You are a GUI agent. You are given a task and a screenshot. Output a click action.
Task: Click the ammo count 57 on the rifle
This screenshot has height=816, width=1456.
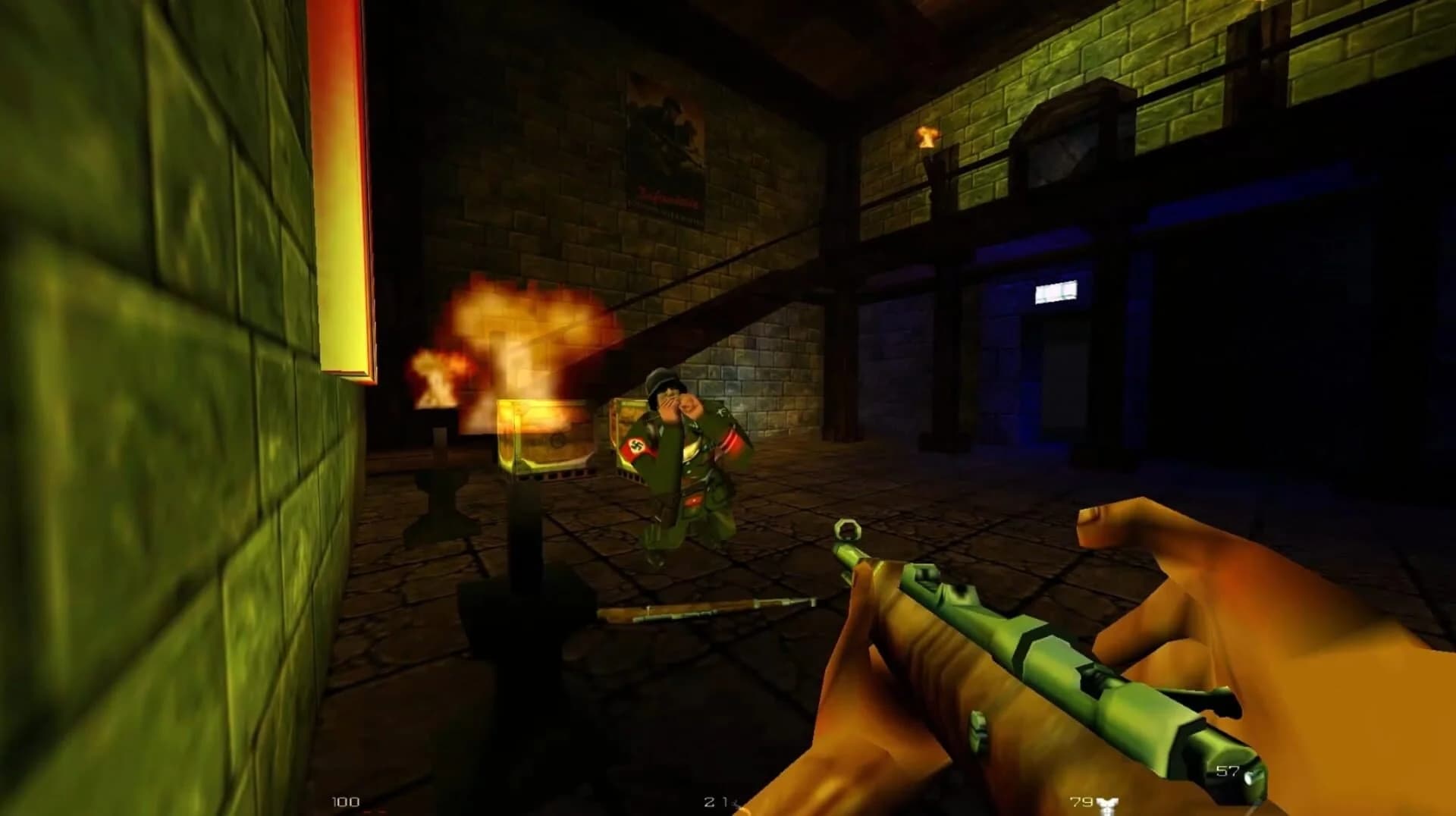tap(1225, 772)
